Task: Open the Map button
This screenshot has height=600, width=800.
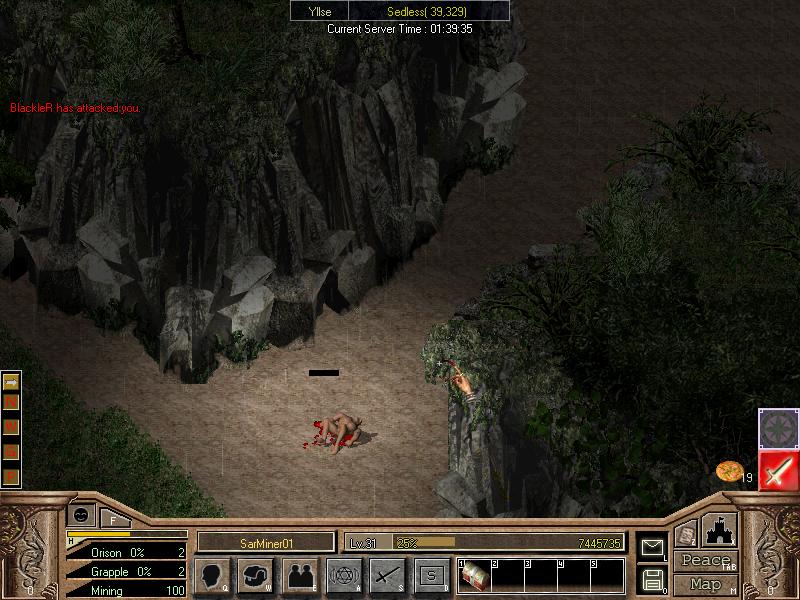Action: click(x=705, y=584)
